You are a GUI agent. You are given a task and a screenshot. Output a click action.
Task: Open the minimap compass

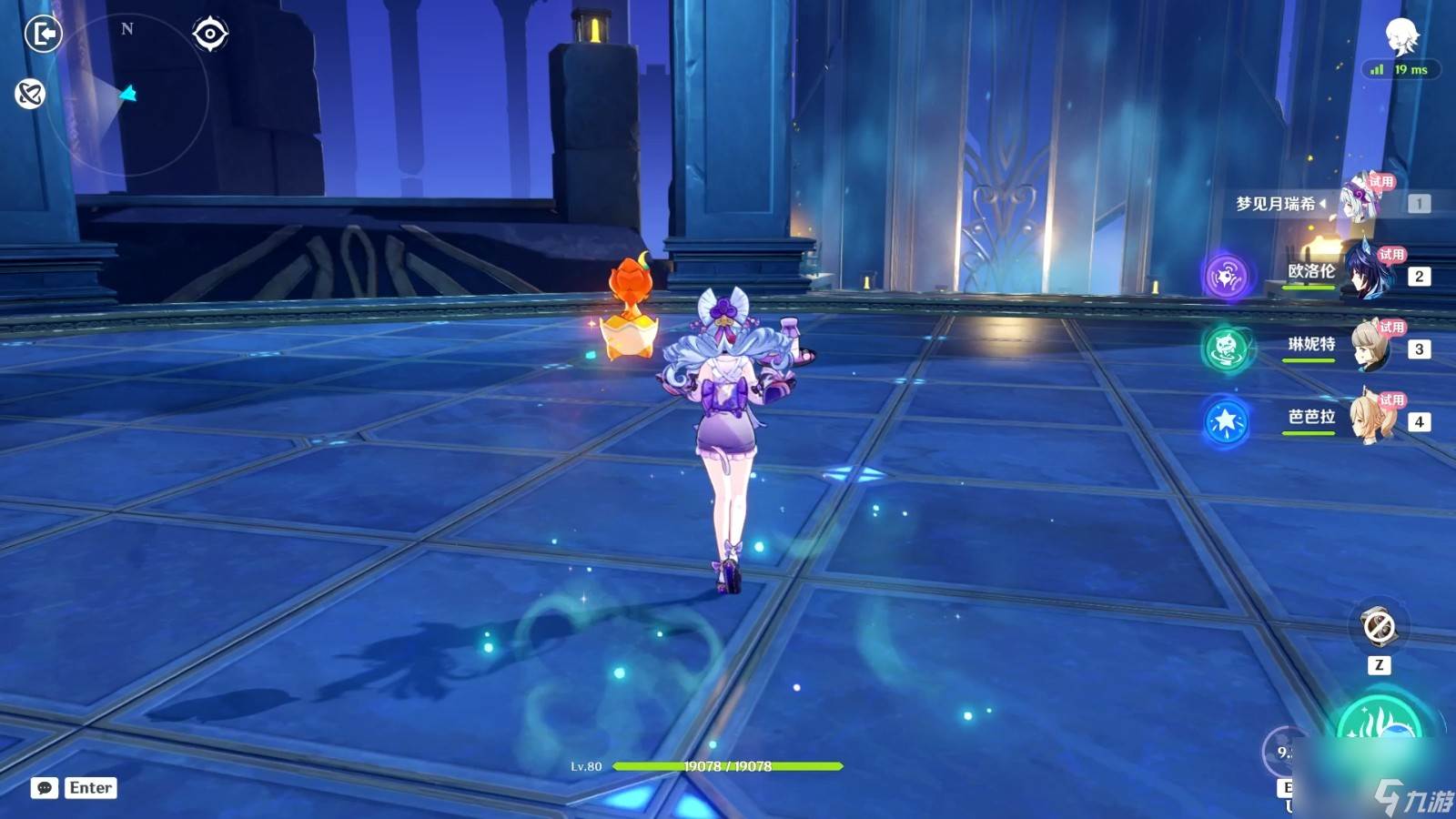pos(127,94)
